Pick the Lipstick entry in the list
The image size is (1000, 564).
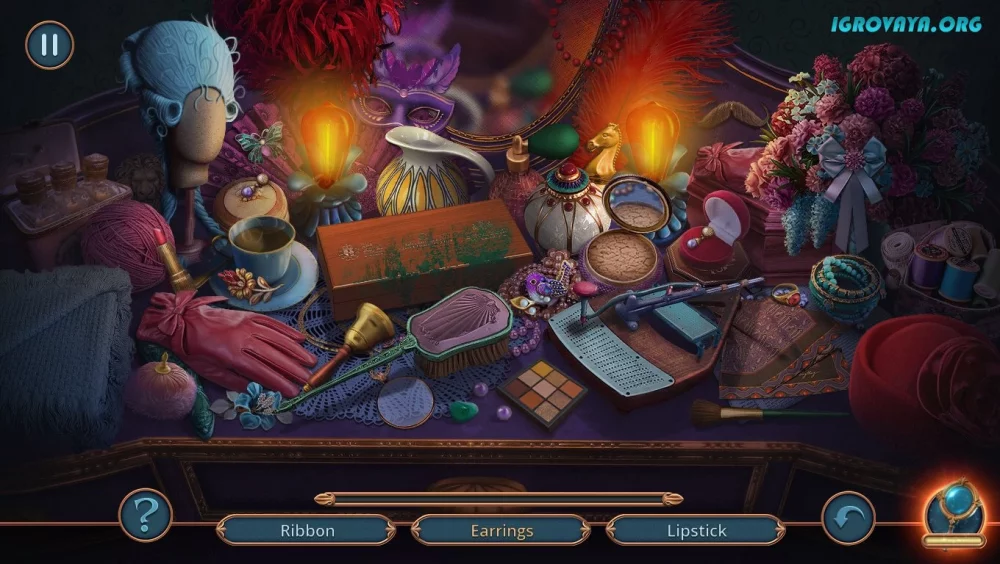(x=696, y=531)
